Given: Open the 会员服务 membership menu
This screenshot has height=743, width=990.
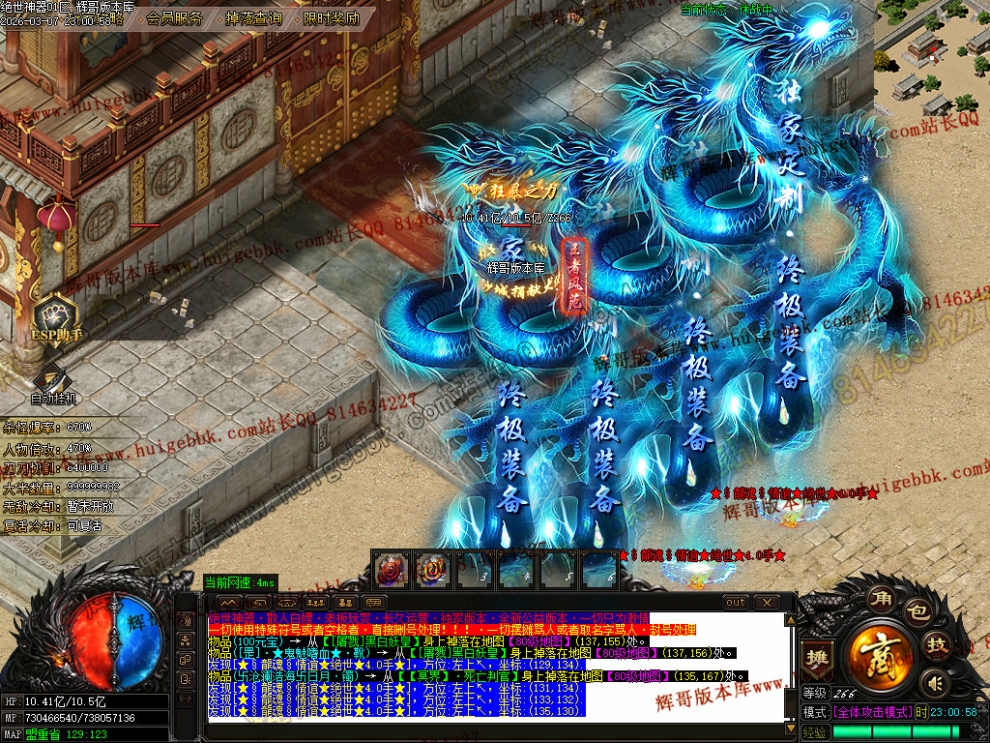Looking at the screenshot, I should pos(174,18).
